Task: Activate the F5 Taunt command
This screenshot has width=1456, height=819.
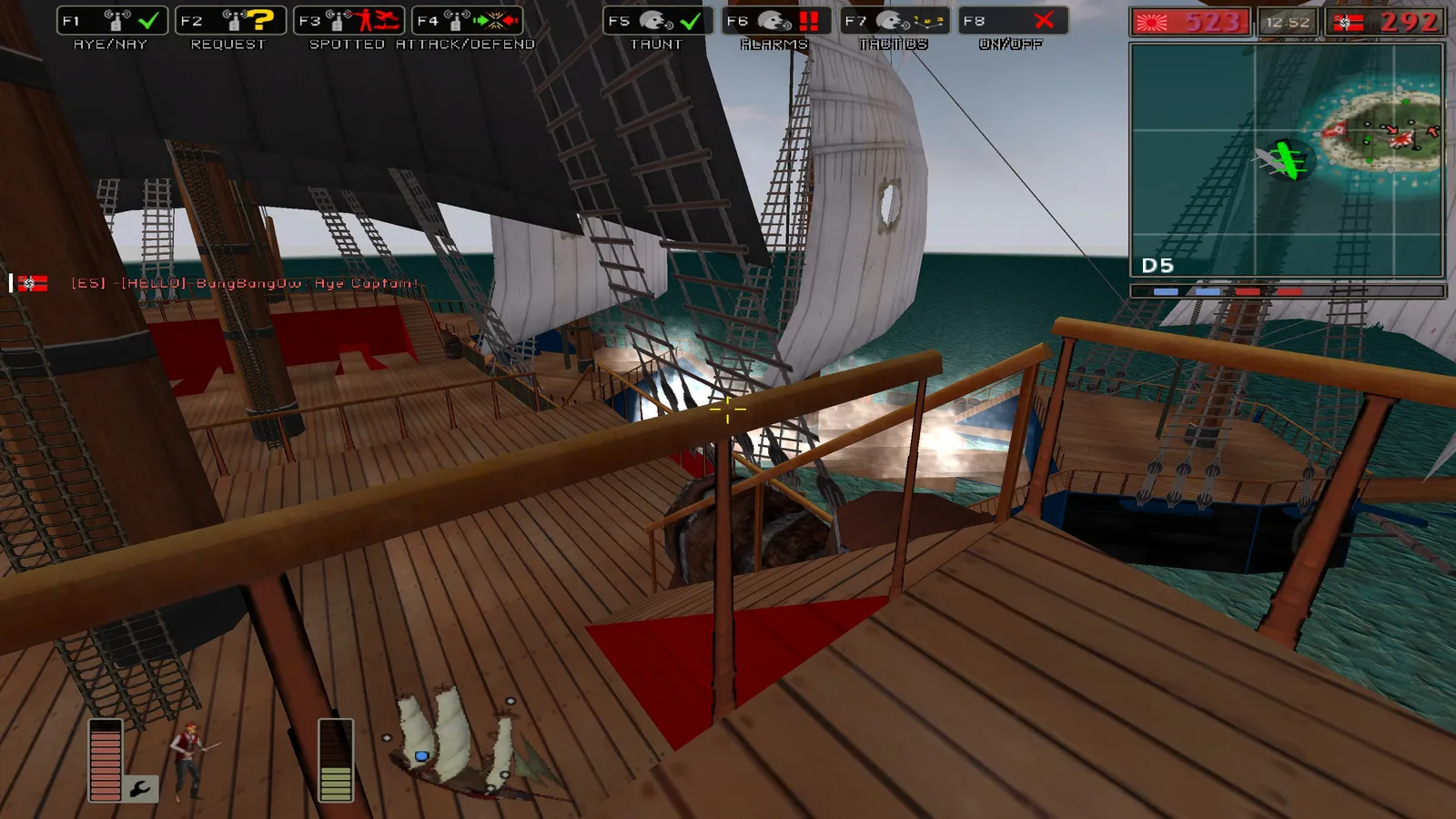Action: coord(657,21)
